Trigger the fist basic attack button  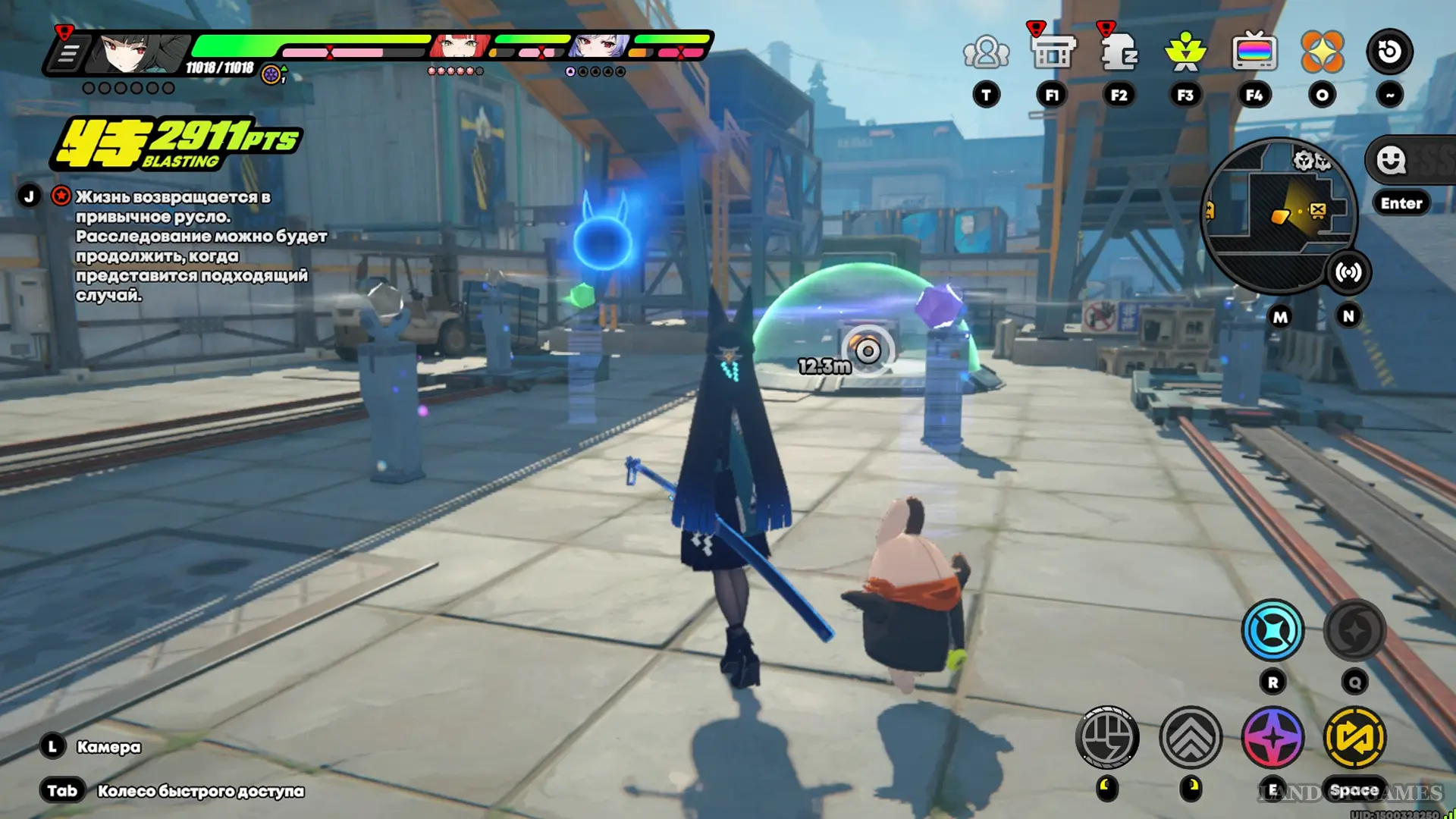coord(1107,737)
